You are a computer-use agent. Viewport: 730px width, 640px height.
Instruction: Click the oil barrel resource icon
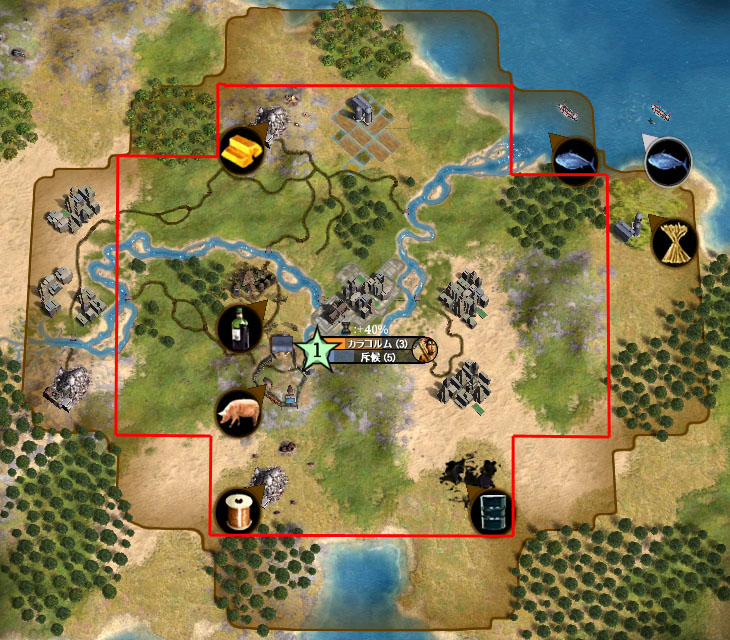click(x=492, y=510)
